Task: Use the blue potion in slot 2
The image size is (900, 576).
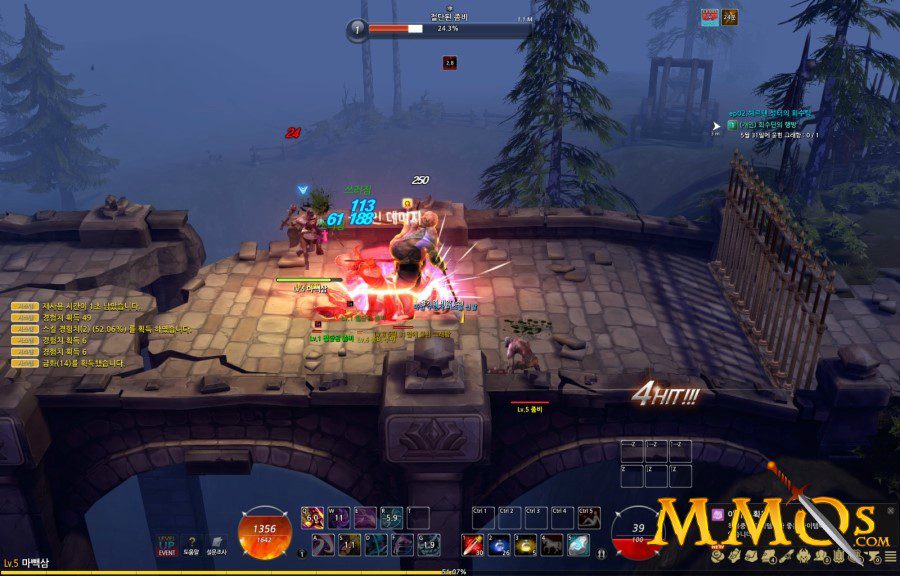Action: (x=498, y=545)
